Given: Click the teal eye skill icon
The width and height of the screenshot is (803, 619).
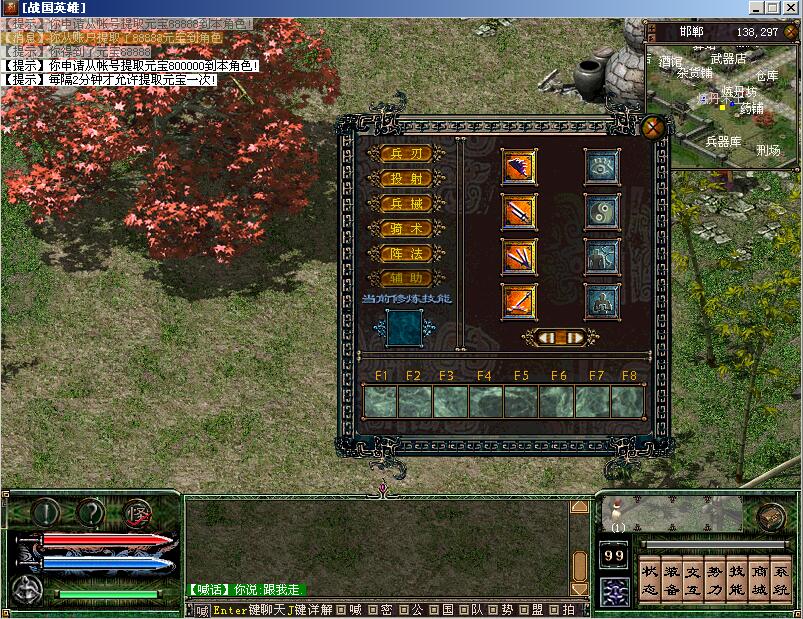Looking at the screenshot, I should tap(601, 167).
